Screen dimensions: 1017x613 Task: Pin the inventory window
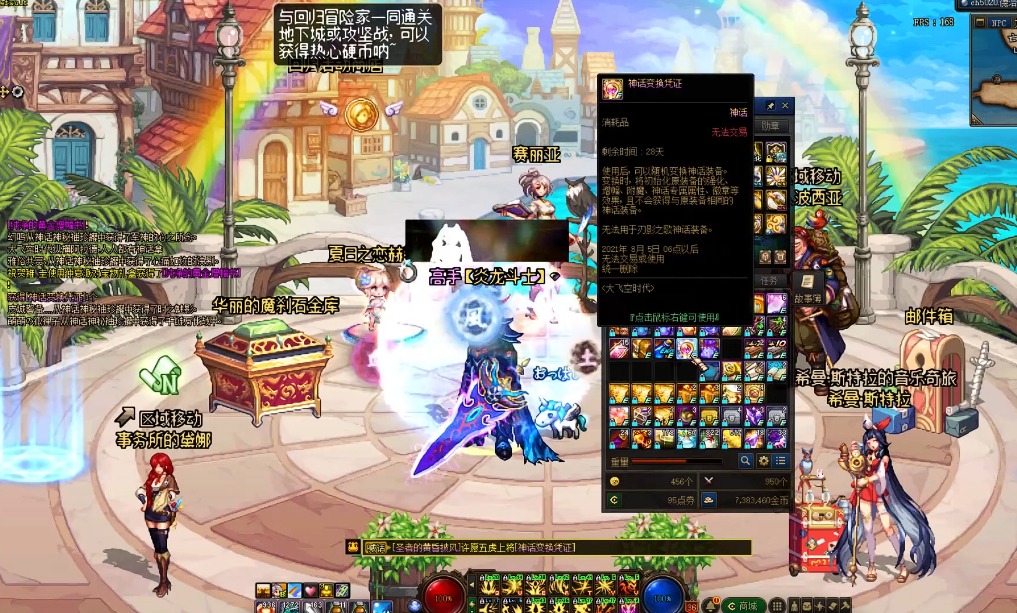pos(770,106)
